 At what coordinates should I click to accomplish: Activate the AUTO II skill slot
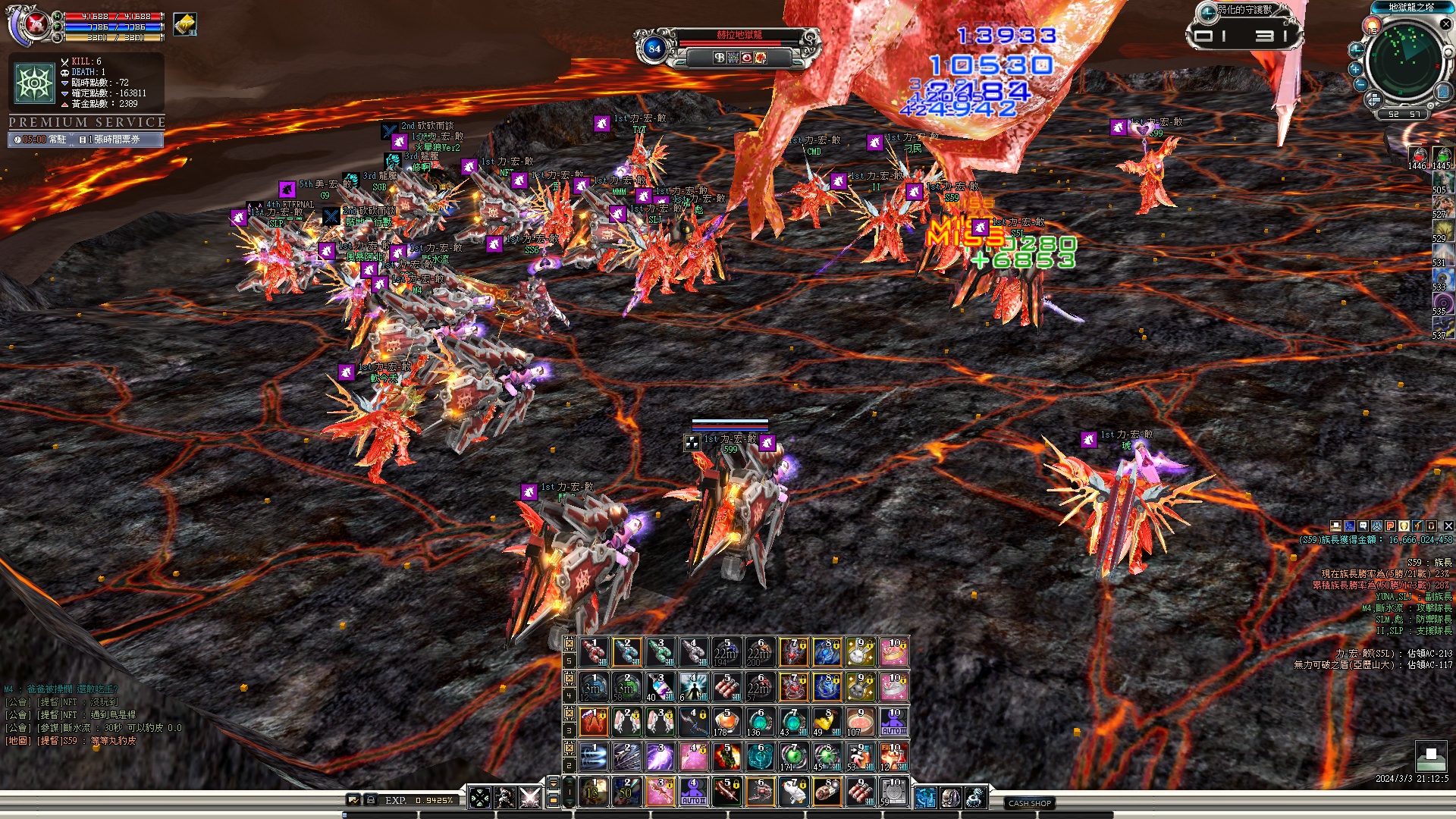(693, 792)
